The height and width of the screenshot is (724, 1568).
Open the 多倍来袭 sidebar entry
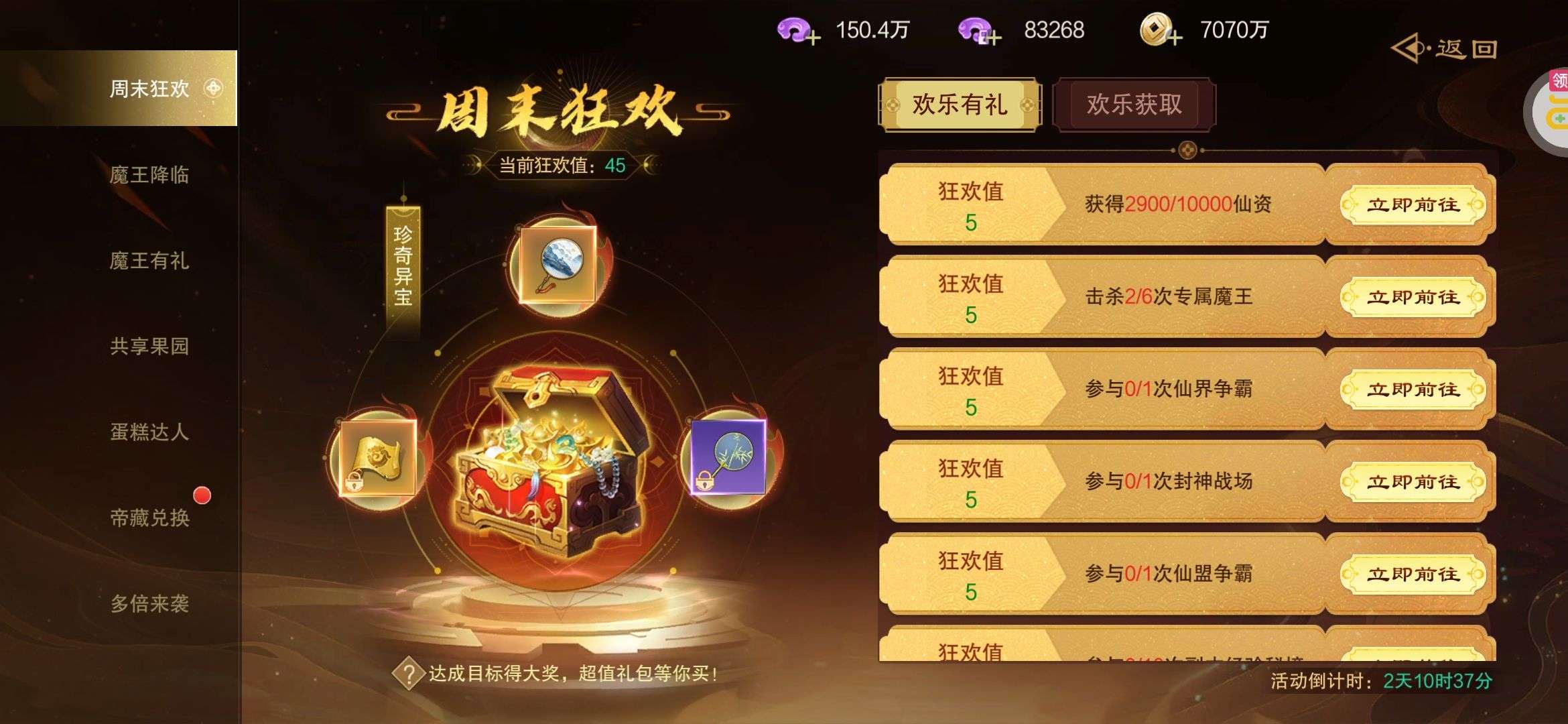149,605
